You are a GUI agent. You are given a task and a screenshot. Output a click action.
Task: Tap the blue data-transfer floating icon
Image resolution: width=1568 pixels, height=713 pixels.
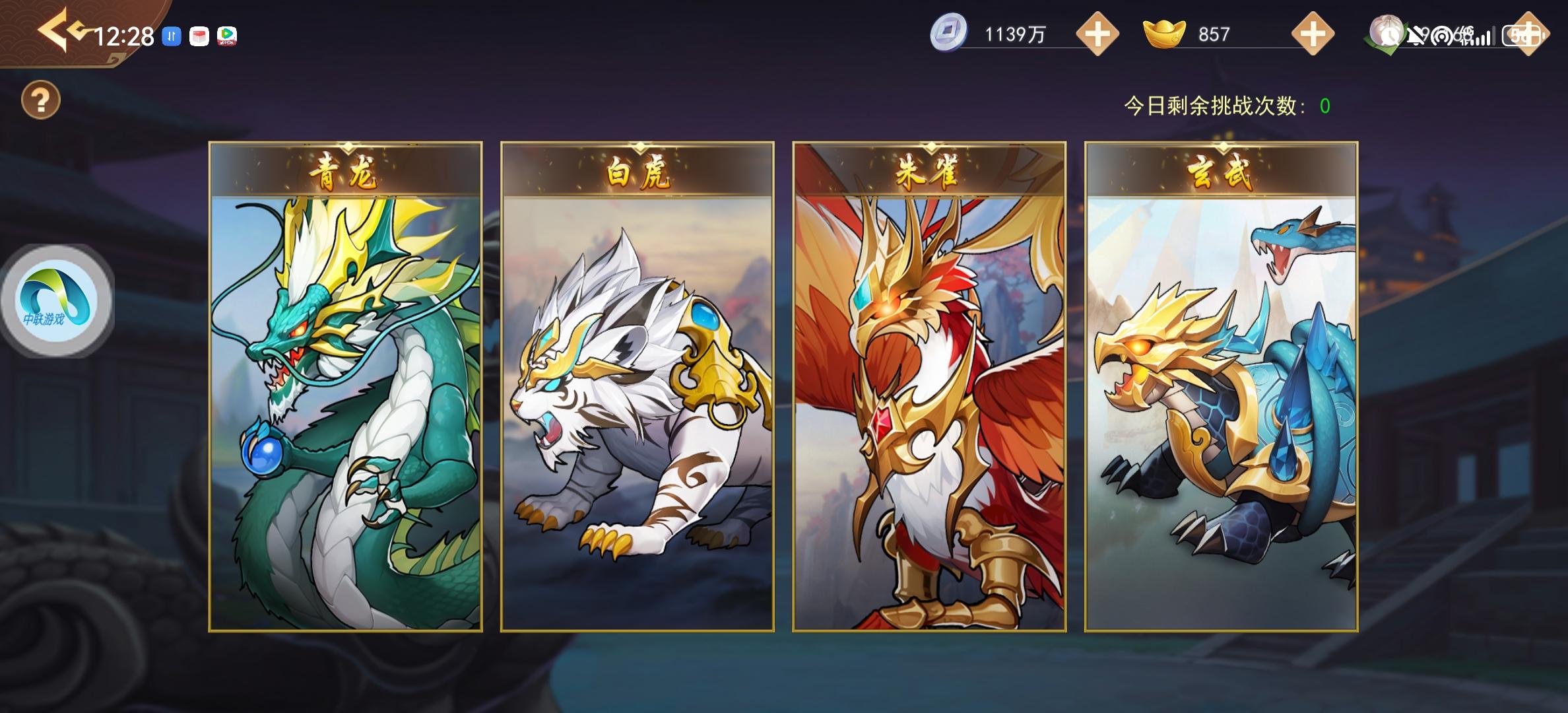pos(172,35)
